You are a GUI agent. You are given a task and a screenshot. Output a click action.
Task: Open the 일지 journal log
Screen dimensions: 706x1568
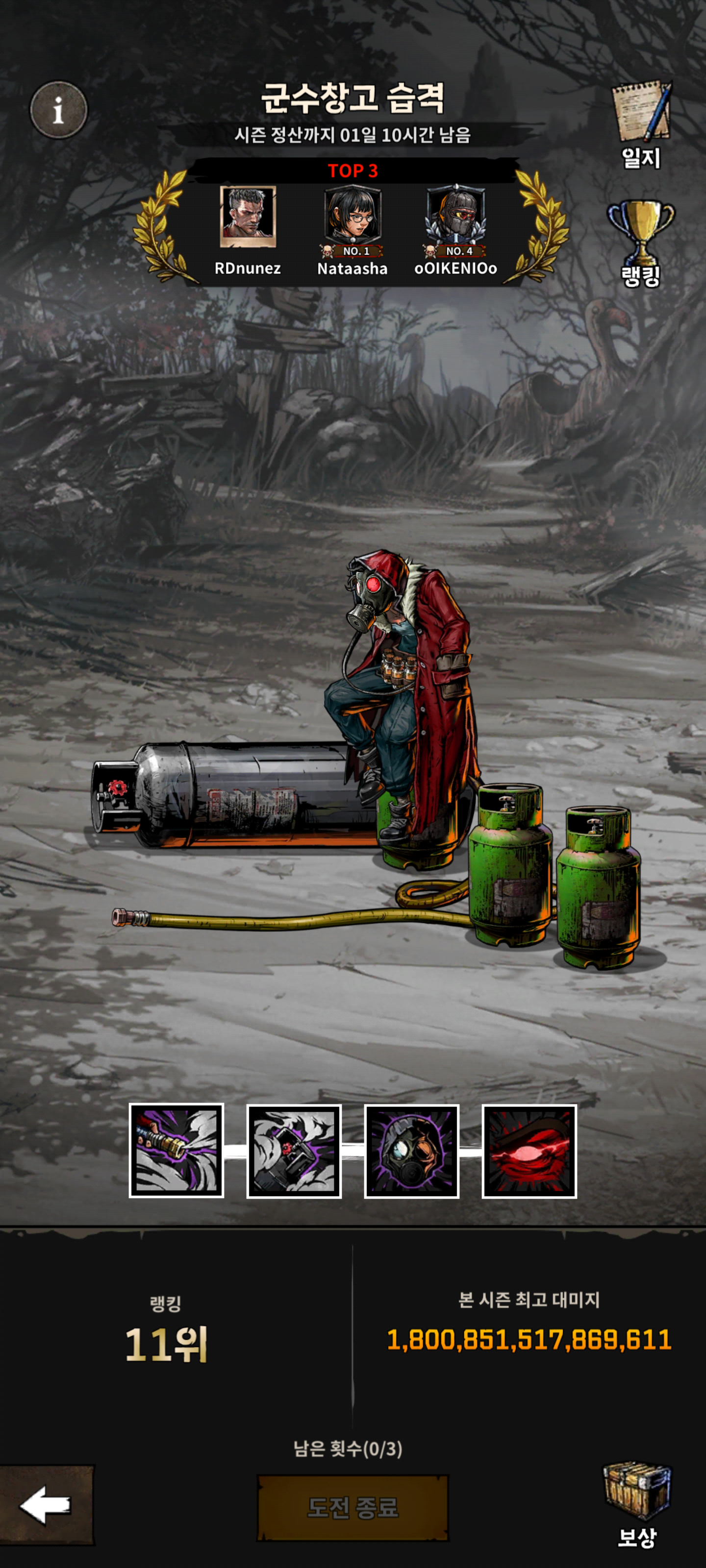click(641, 124)
